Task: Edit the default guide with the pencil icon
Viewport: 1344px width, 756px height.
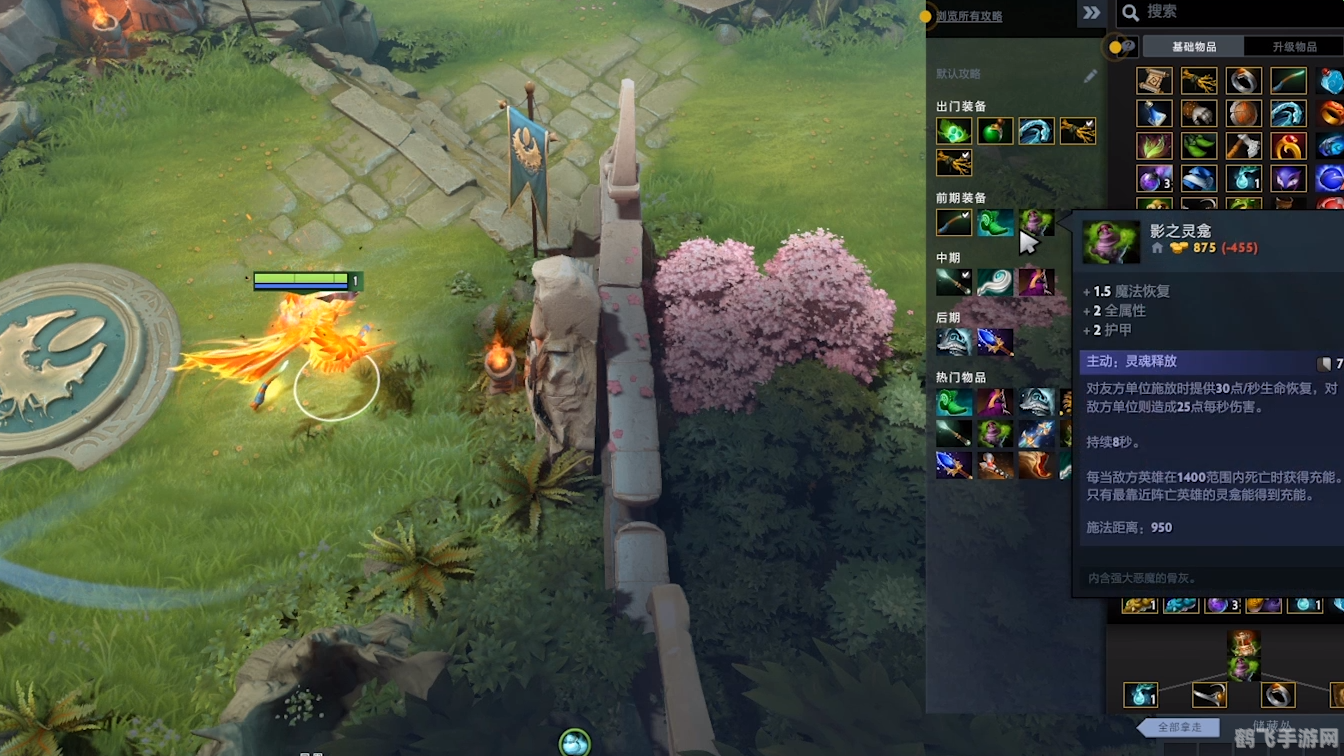Action: 1090,75
